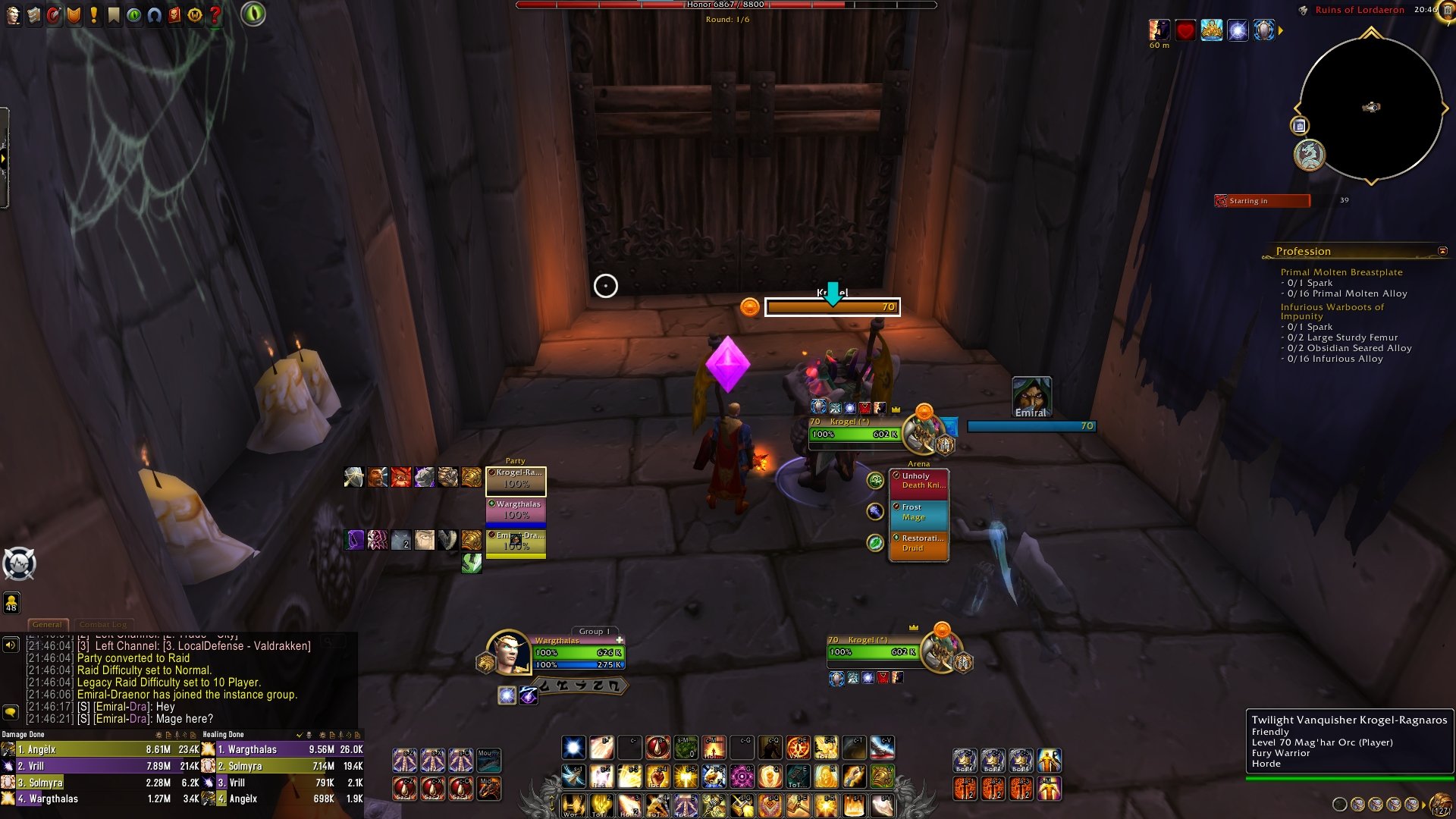Target the Frost Mage arena frame
This screenshot has width=1456, height=819.
(918, 514)
